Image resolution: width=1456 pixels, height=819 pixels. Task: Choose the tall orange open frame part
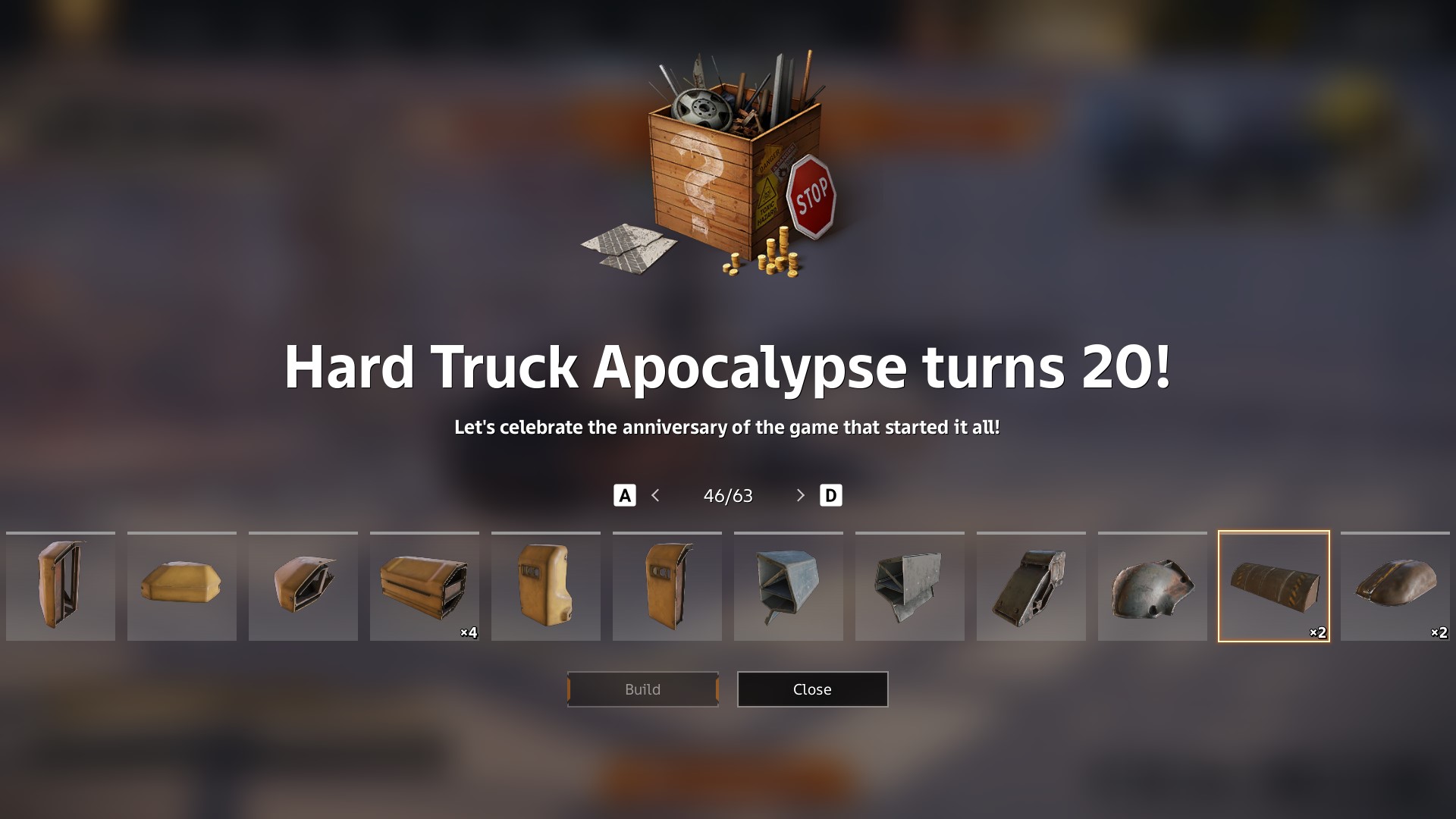[x=61, y=586]
